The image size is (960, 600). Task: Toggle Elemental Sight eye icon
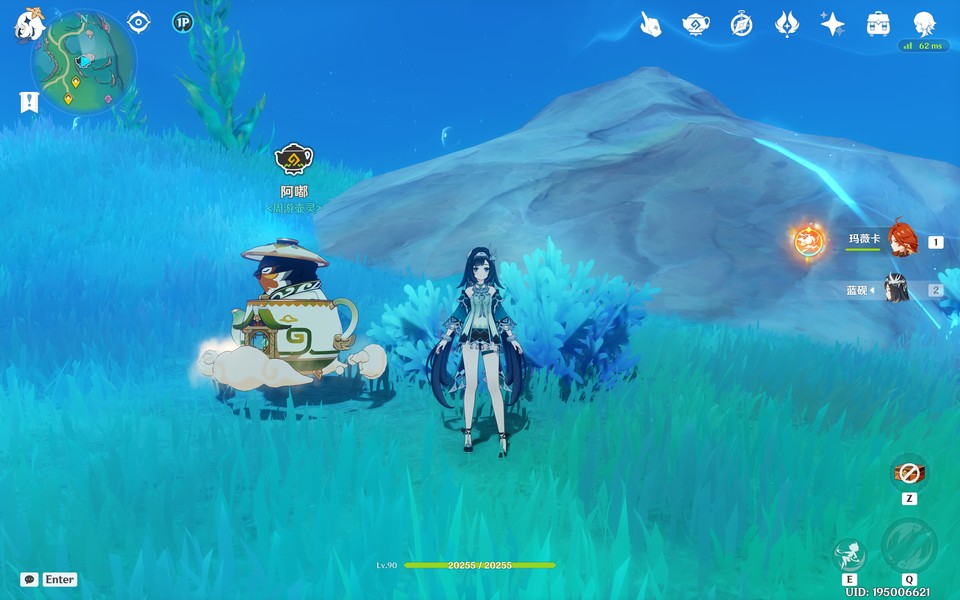pos(139,22)
